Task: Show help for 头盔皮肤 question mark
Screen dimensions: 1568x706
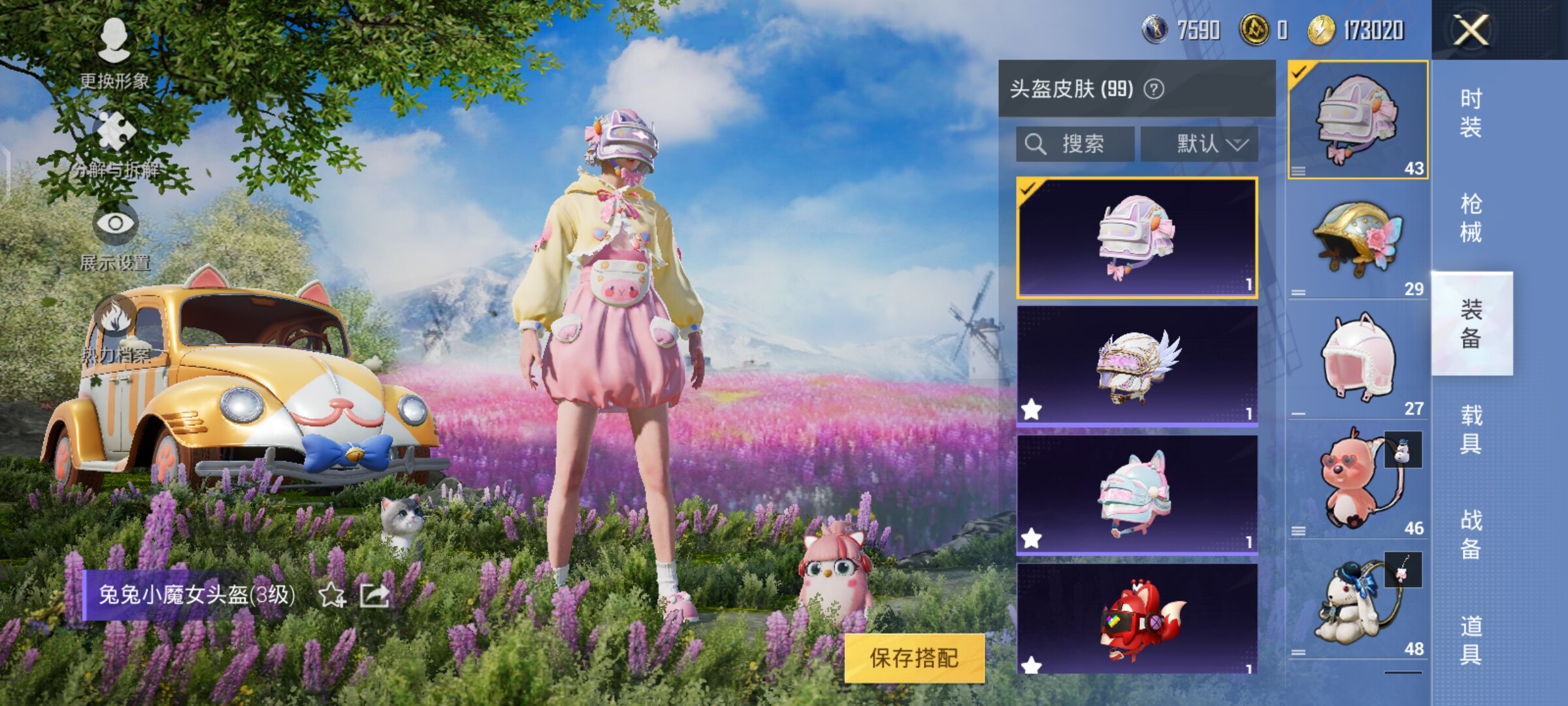Action: 1154,89
